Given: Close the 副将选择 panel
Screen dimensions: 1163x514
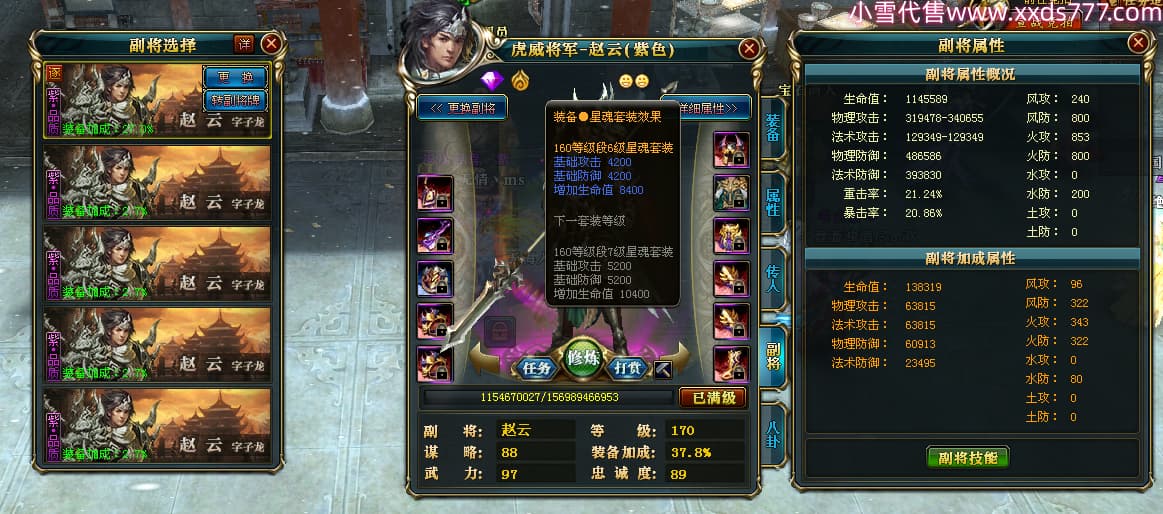Looking at the screenshot, I should [x=271, y=44].
